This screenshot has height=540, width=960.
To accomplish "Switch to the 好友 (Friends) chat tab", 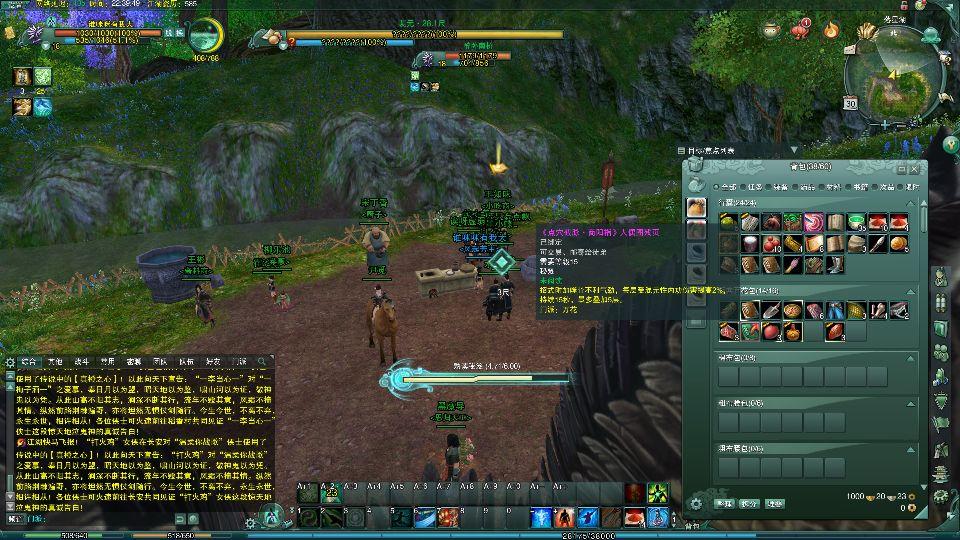I will click(212, 361).
